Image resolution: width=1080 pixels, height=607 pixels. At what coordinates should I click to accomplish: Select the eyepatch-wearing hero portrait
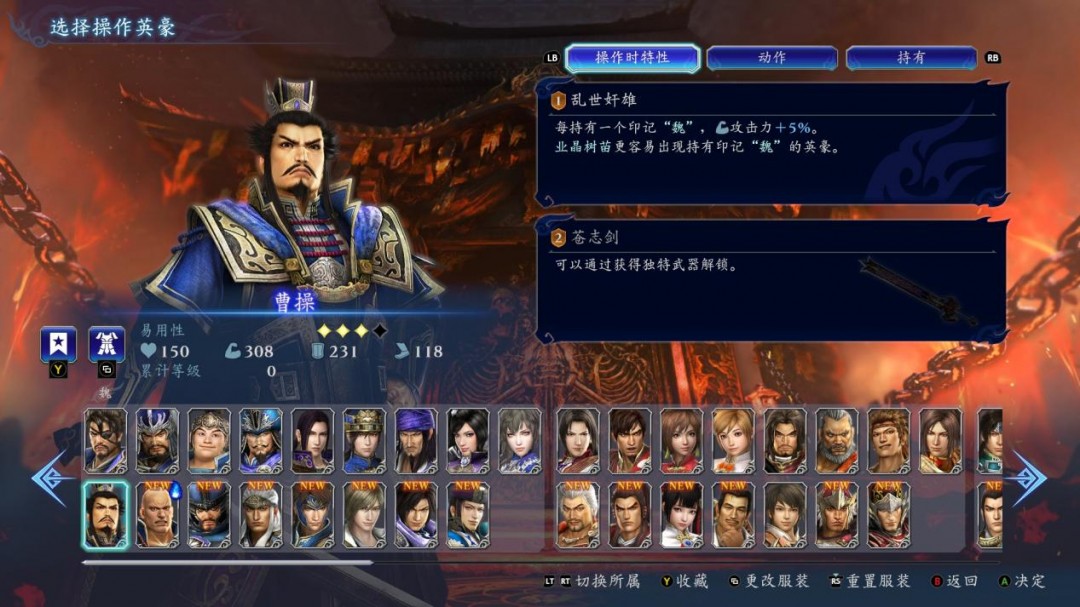105,440
